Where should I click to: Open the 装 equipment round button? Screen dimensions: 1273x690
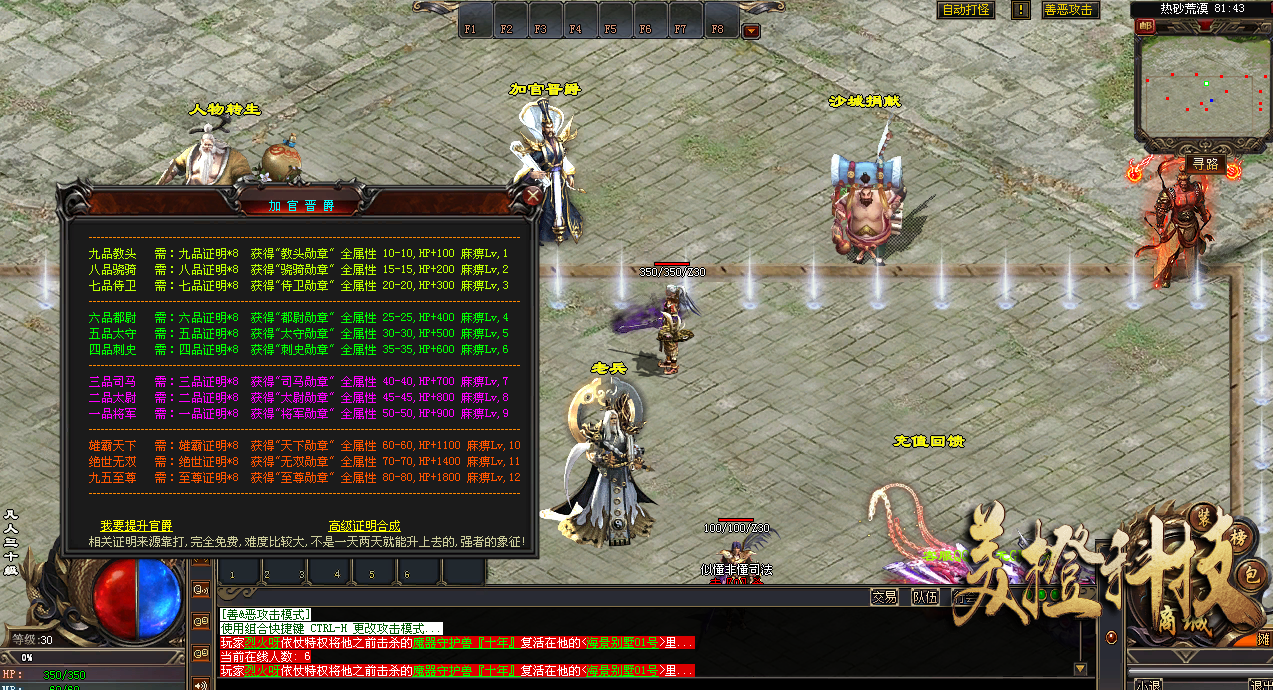pos(1203,518)
